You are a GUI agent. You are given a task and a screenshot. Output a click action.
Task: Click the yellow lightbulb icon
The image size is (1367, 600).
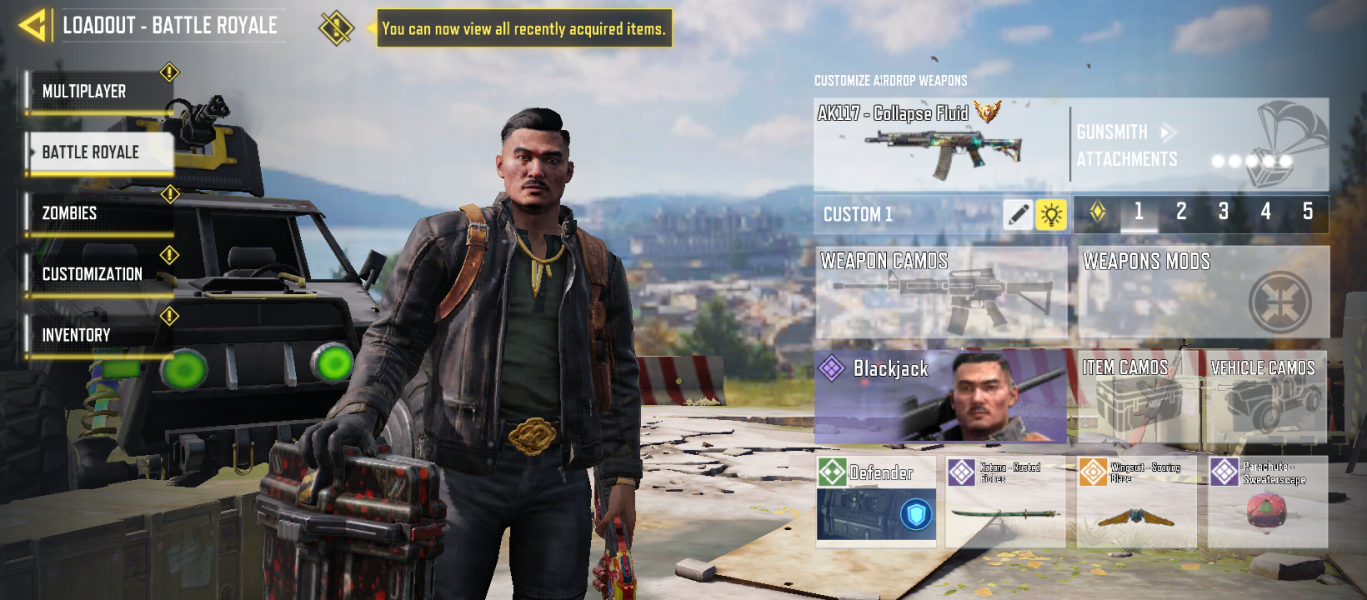[1051, 214]
